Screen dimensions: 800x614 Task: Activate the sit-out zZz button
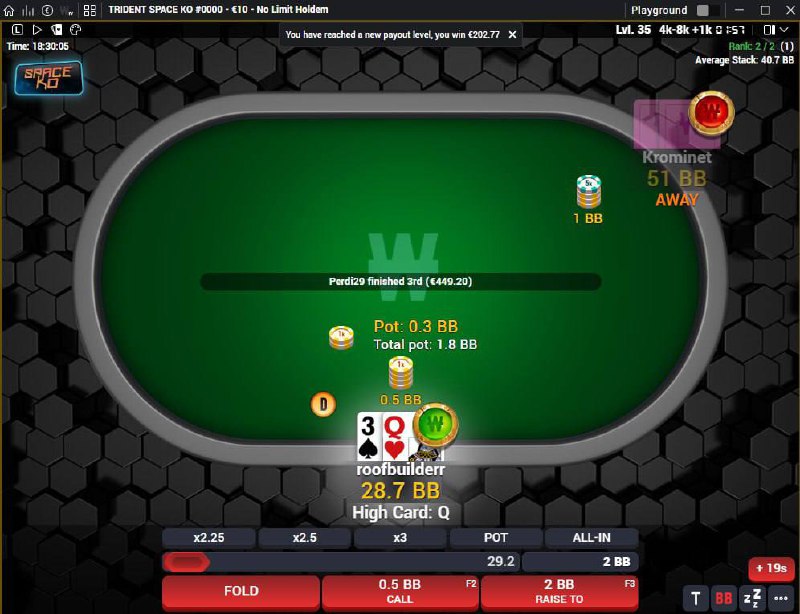point(750,598)
